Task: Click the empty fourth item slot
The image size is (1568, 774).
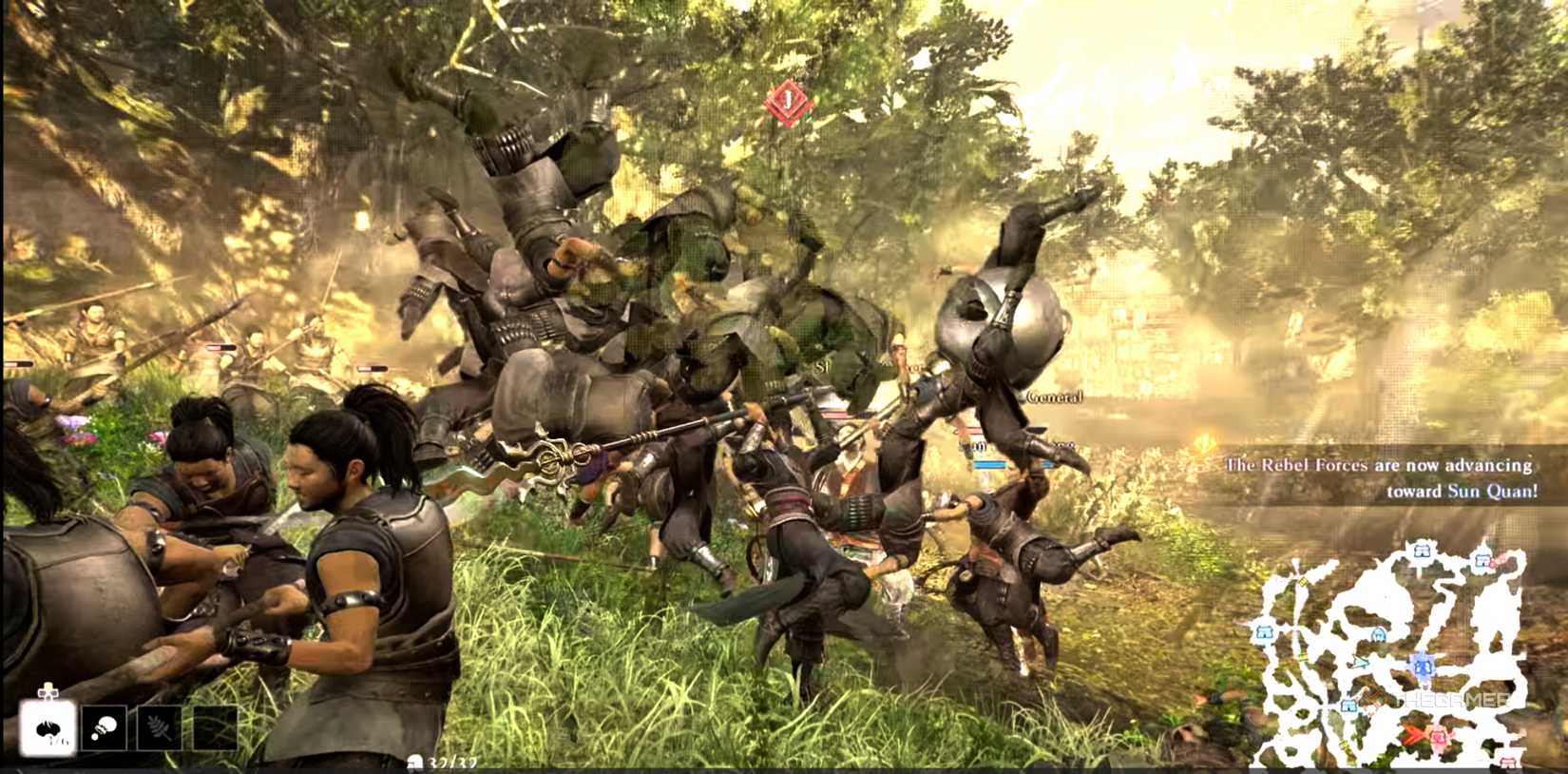Action: click(x=215, y=726)
